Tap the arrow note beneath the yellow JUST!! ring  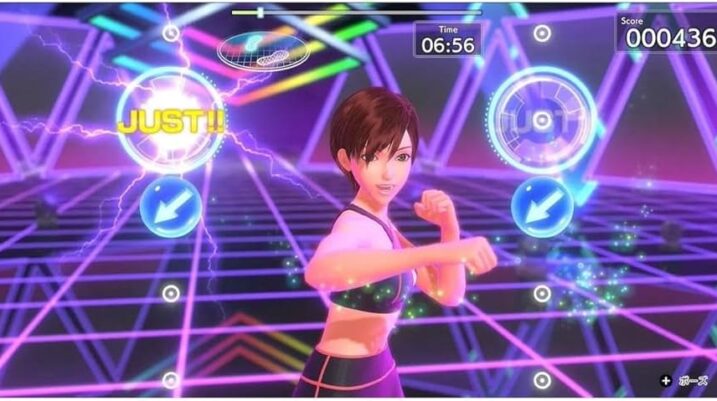(171, 207)
